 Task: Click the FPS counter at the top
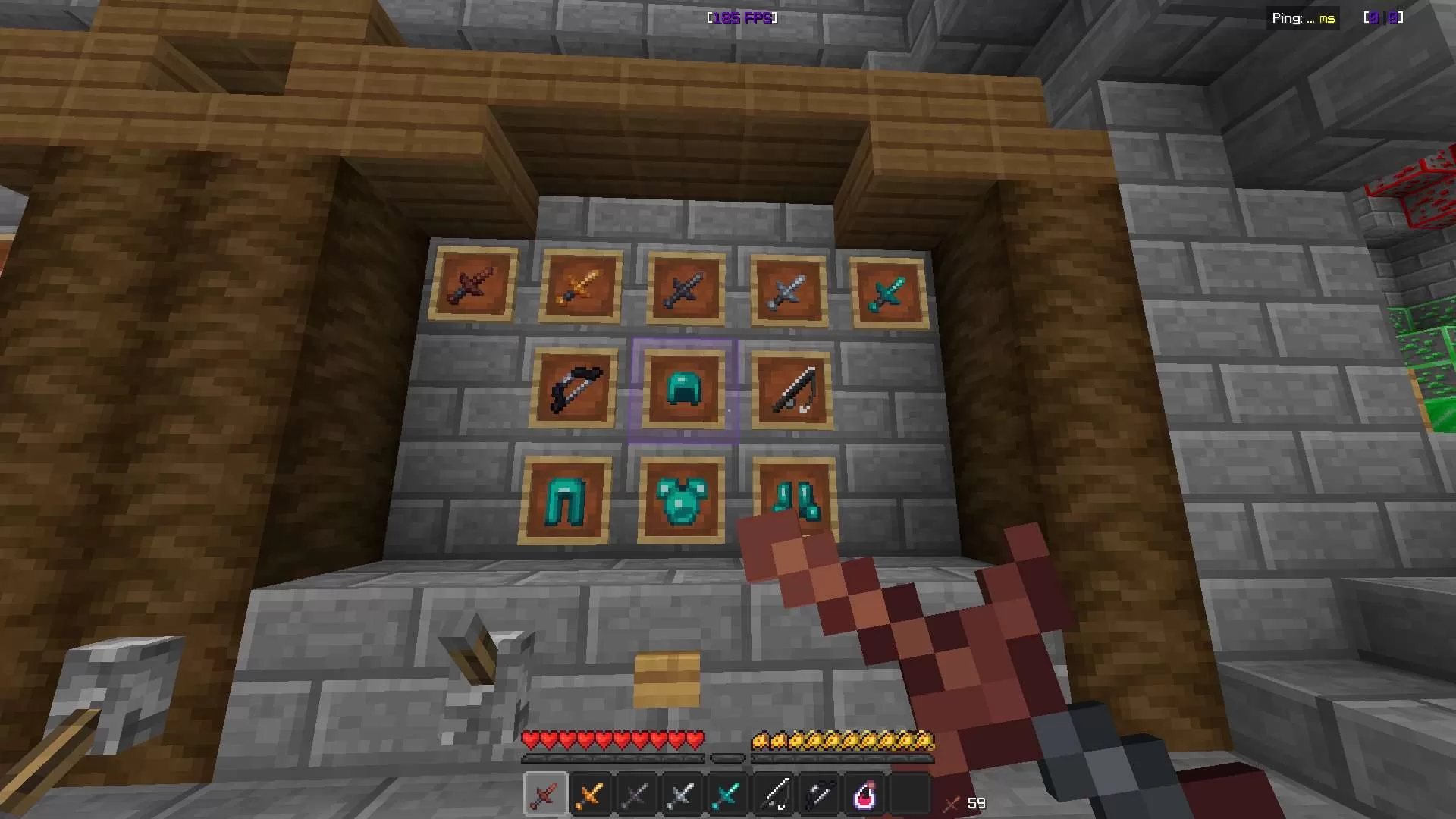[x=741, y=18]
